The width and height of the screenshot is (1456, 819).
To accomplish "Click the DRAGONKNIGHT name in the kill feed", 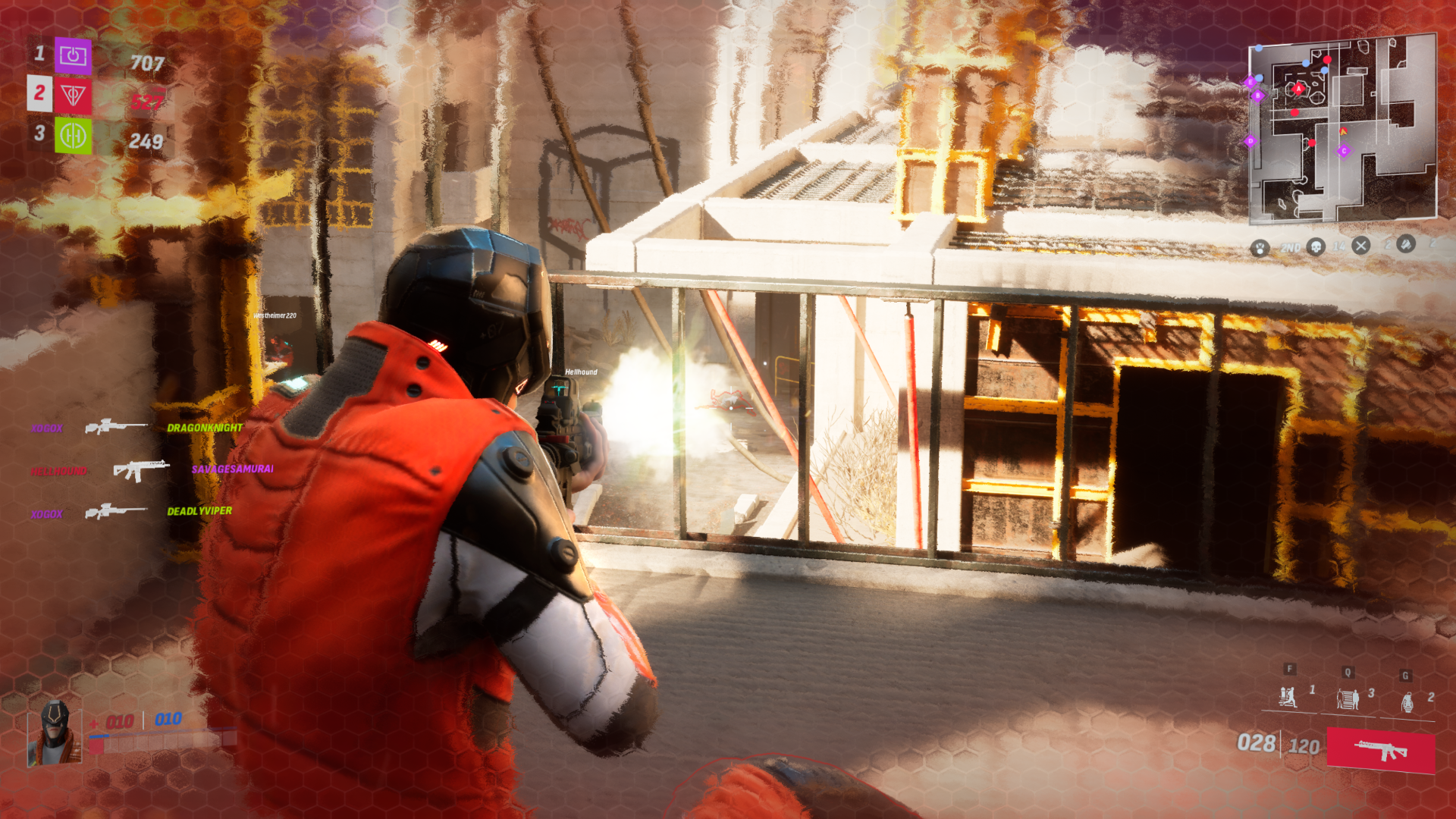I will (x=204, y=428).
